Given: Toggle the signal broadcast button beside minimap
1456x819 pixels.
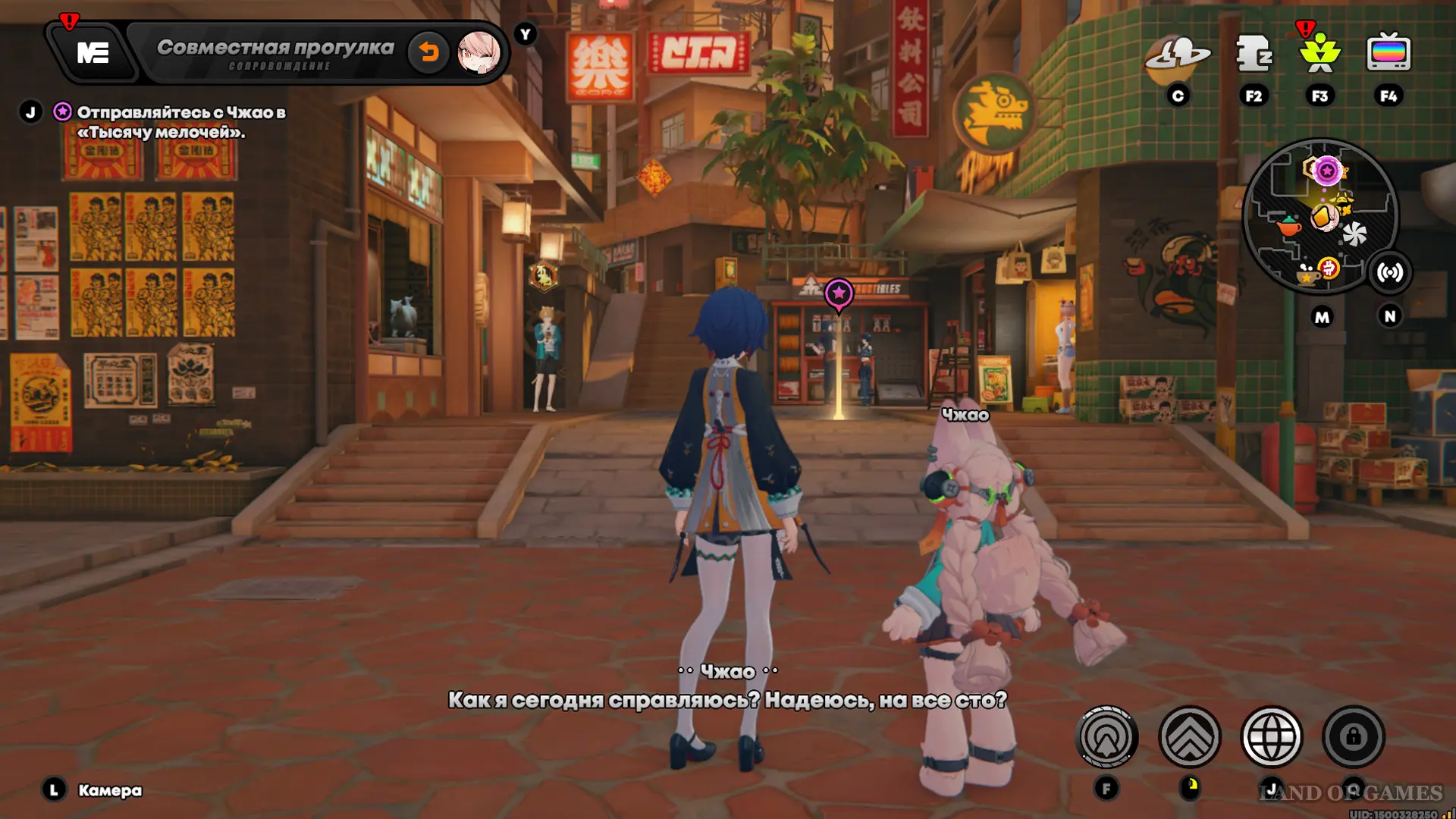Looking at the screenshot, I should 1389,273.
